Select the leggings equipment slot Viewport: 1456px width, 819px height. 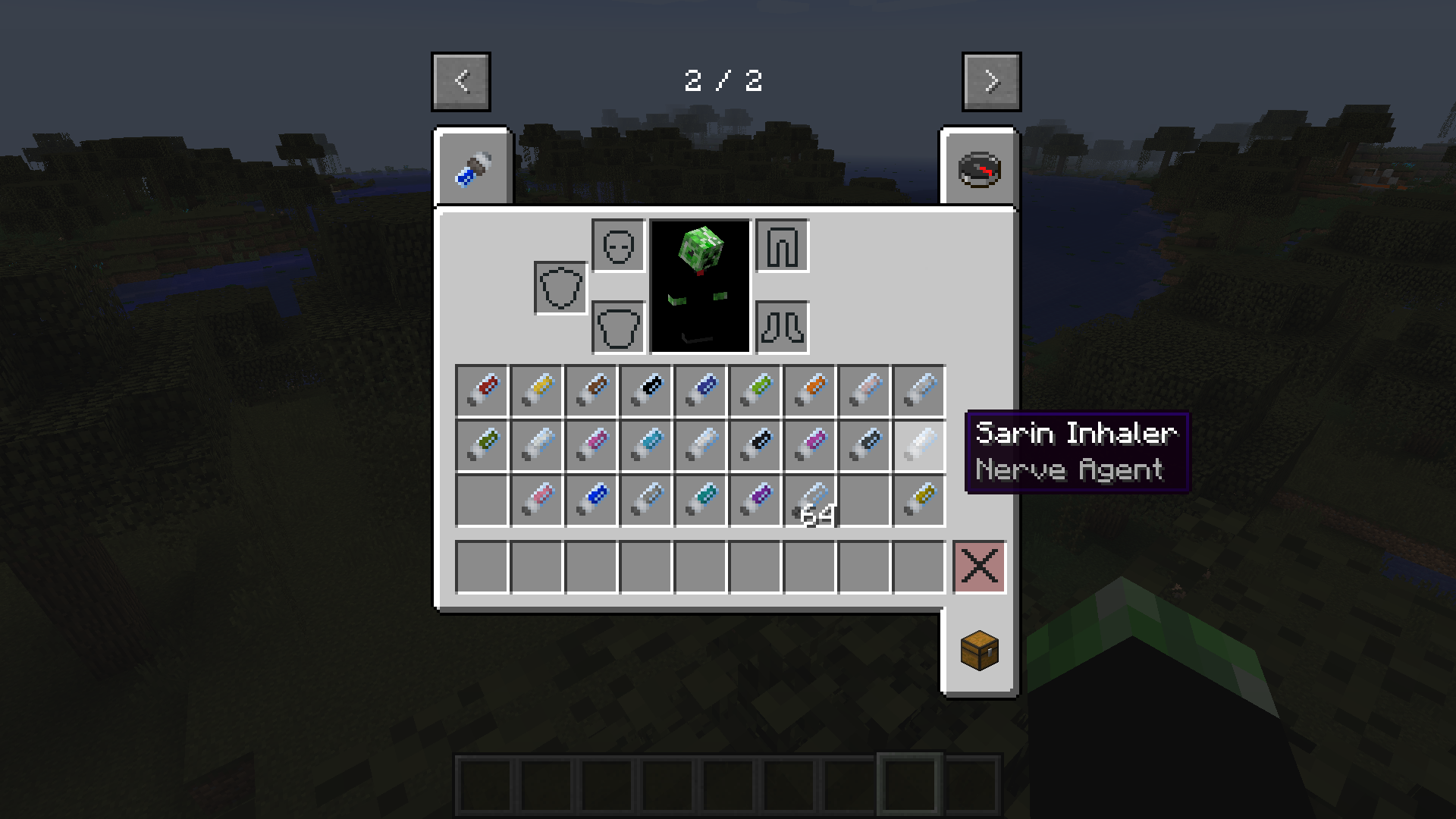click(x=782, y=246)
